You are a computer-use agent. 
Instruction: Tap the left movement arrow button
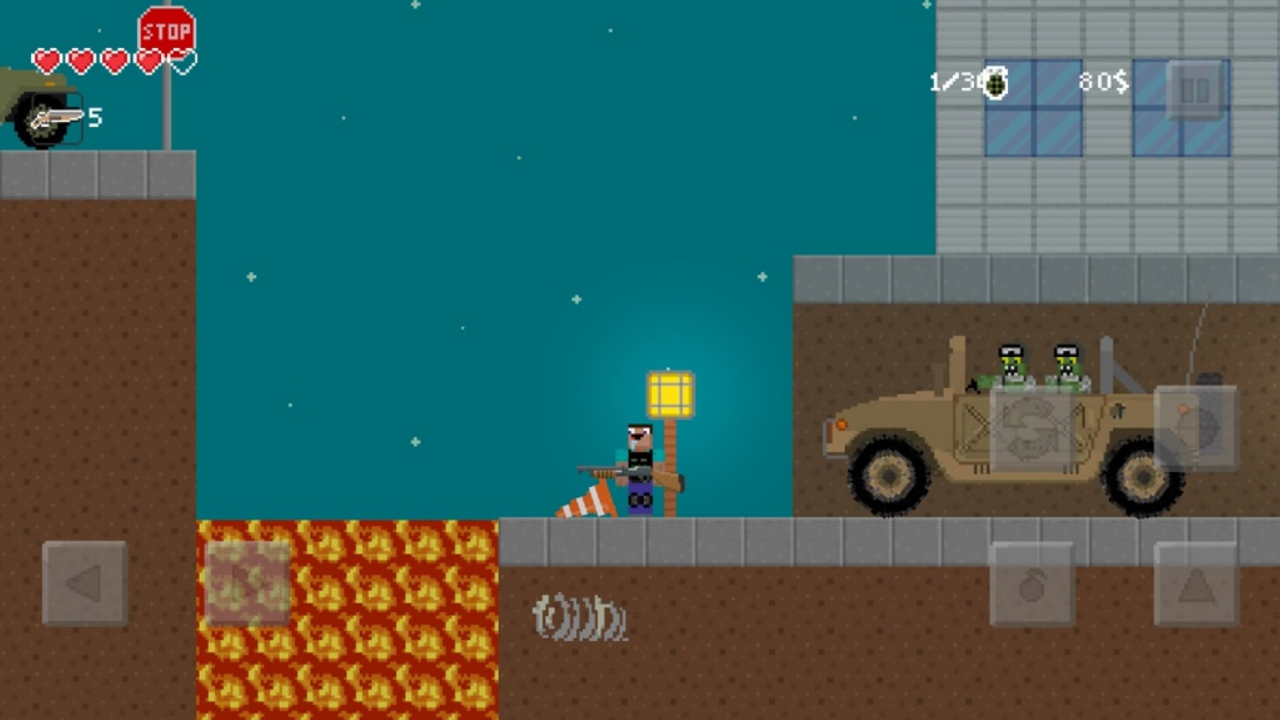point(84,583)
